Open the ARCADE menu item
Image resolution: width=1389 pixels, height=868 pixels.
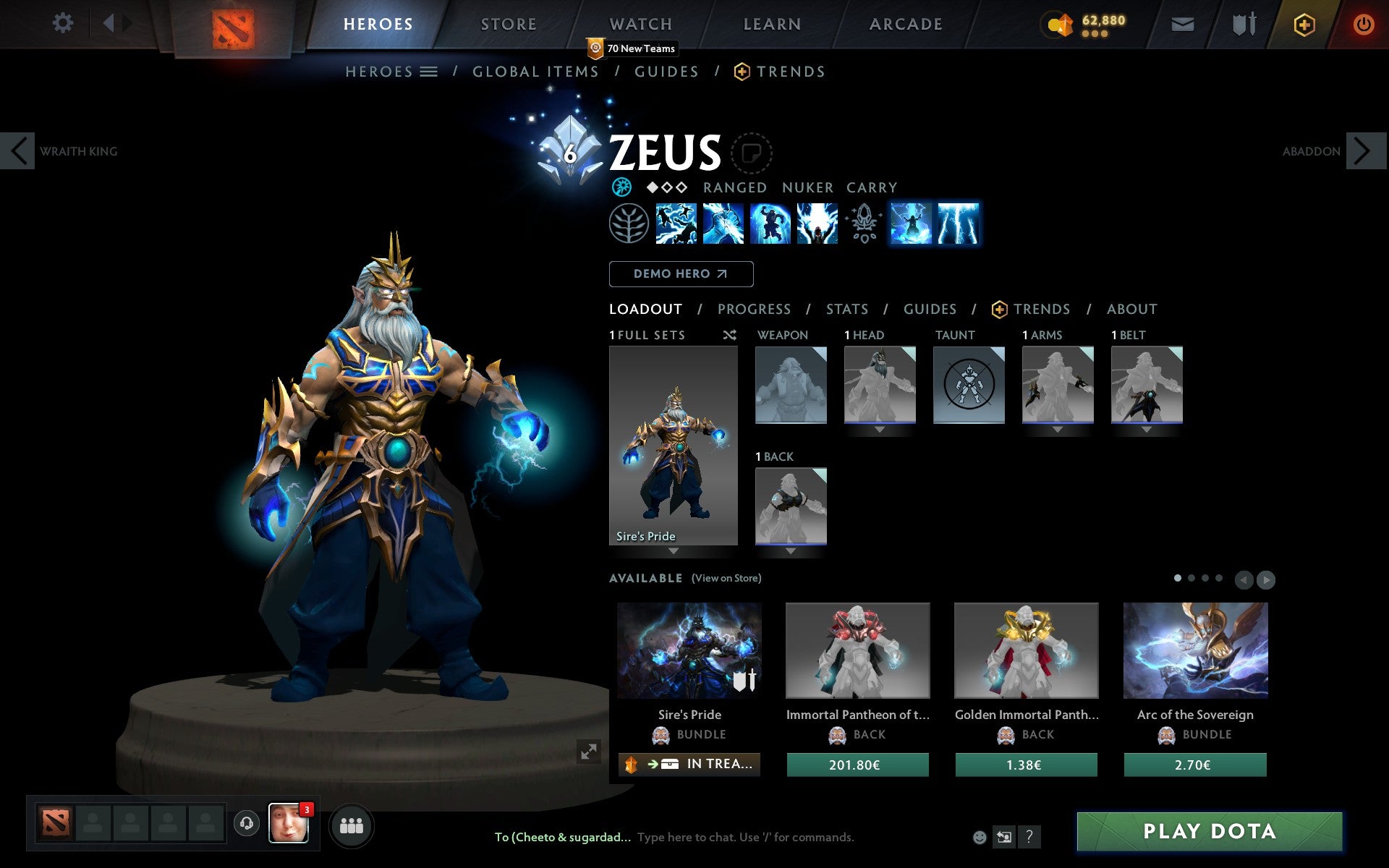(x=905, y=23)
